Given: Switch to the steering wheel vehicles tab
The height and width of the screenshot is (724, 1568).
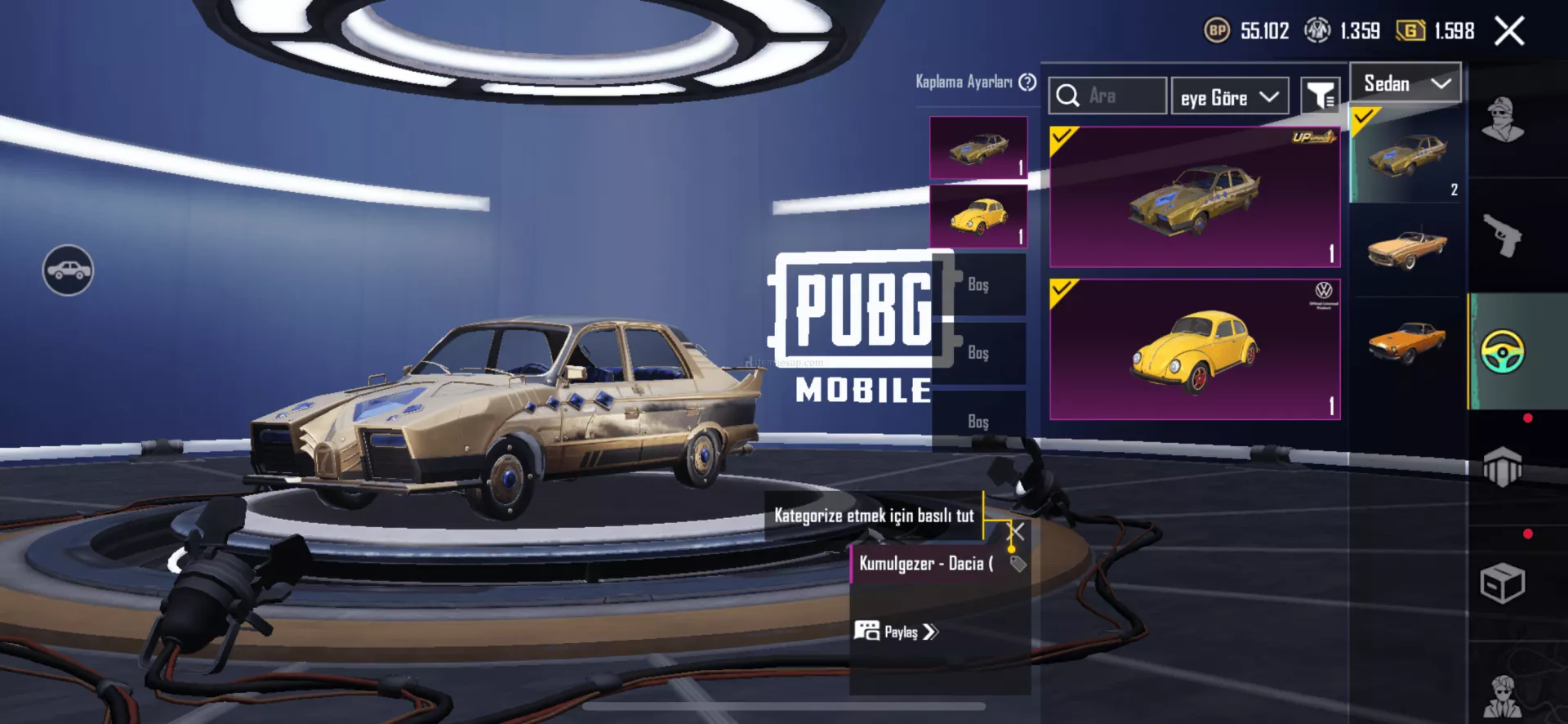Looking at the screenshot, I should (x=1503, y=351).
